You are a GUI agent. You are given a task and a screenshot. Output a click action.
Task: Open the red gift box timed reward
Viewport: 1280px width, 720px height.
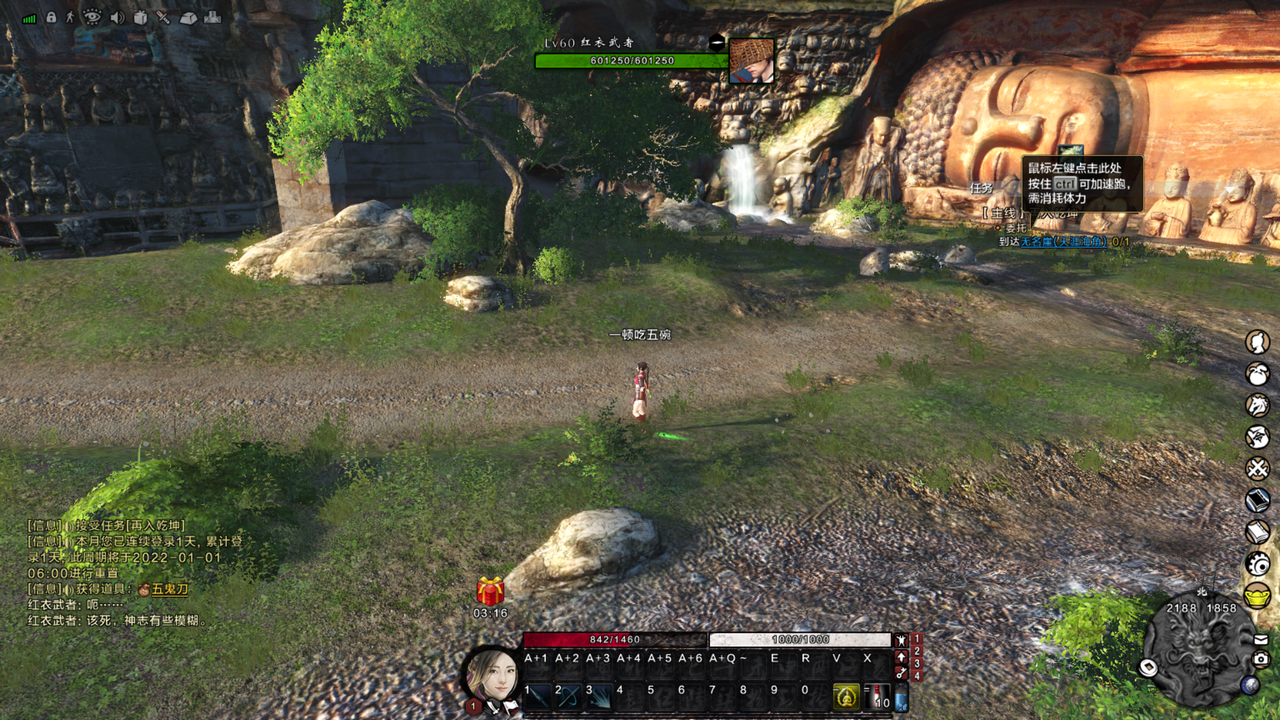[490, 591]
